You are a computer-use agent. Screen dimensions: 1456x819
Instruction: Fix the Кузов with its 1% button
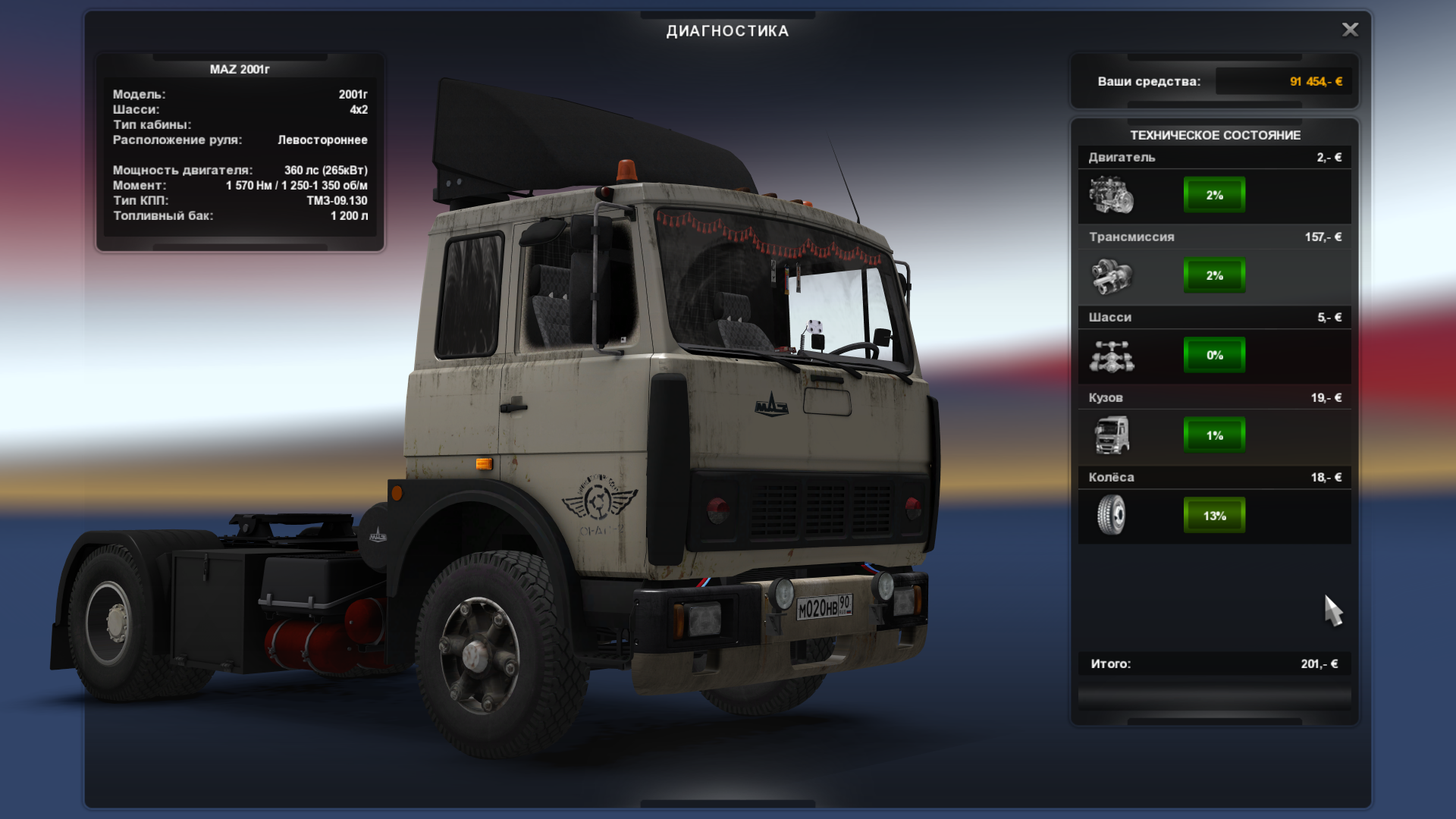coord(1214,435)
